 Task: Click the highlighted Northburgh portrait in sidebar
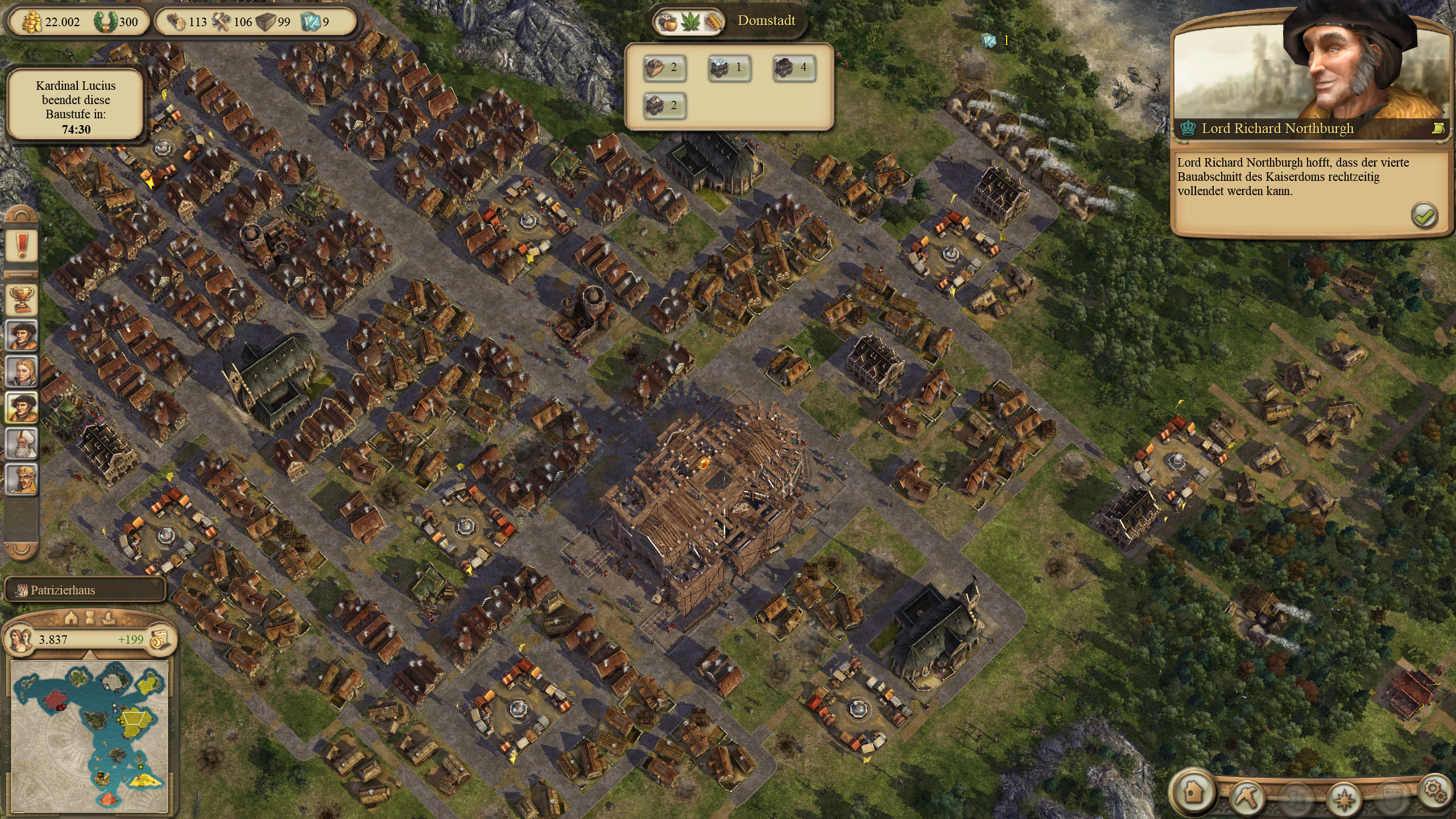[x=22, y=407]
